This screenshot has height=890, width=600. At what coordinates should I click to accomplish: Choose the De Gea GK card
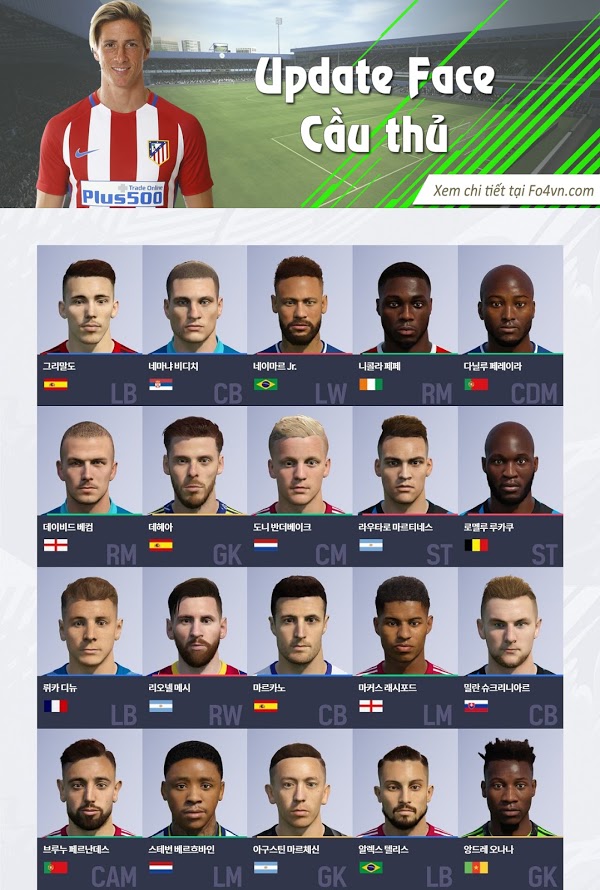[195, 485]
